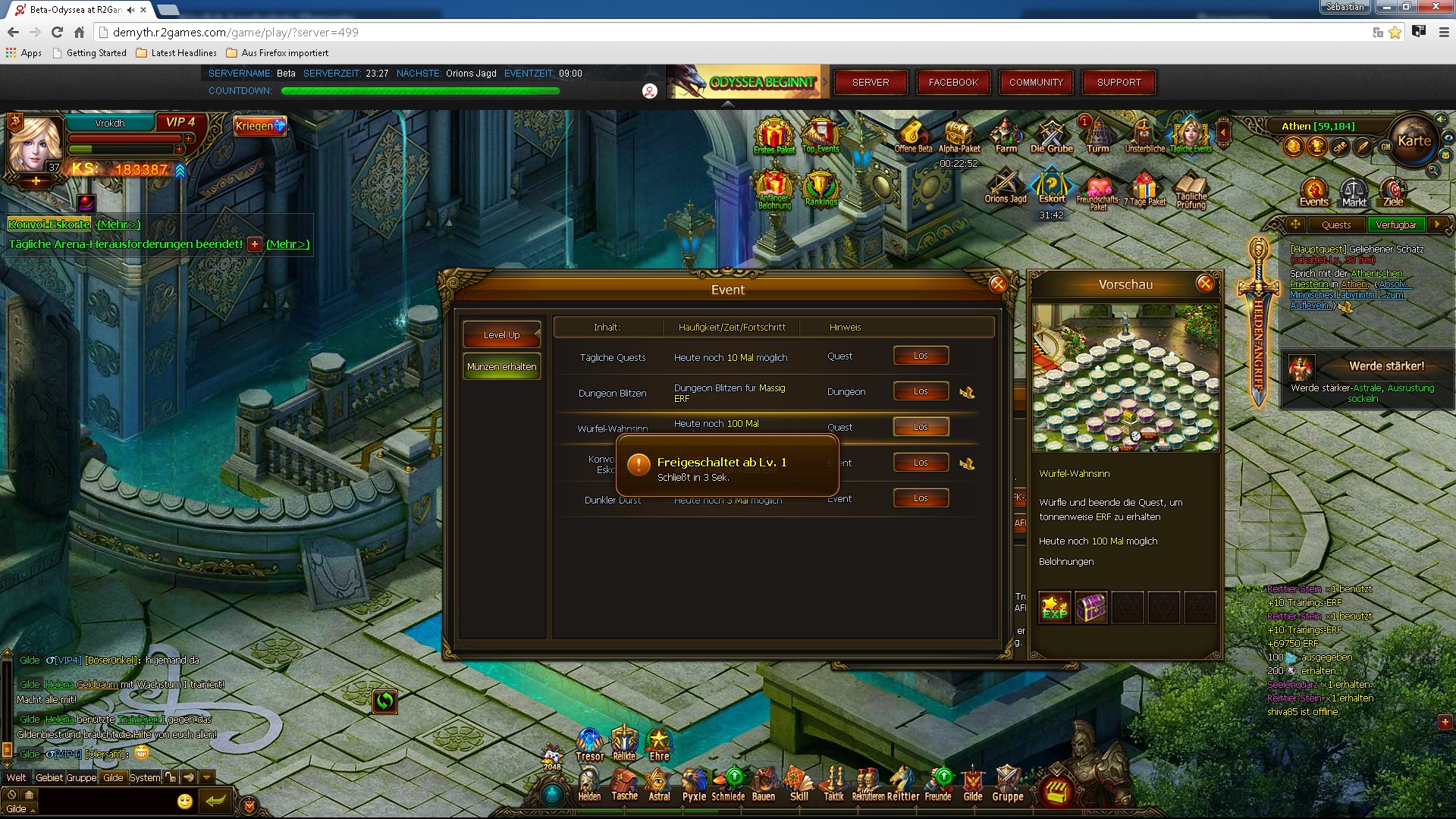1456x819 pixels.
Task: Open the Tasche inventory bag
Action: 624,784
